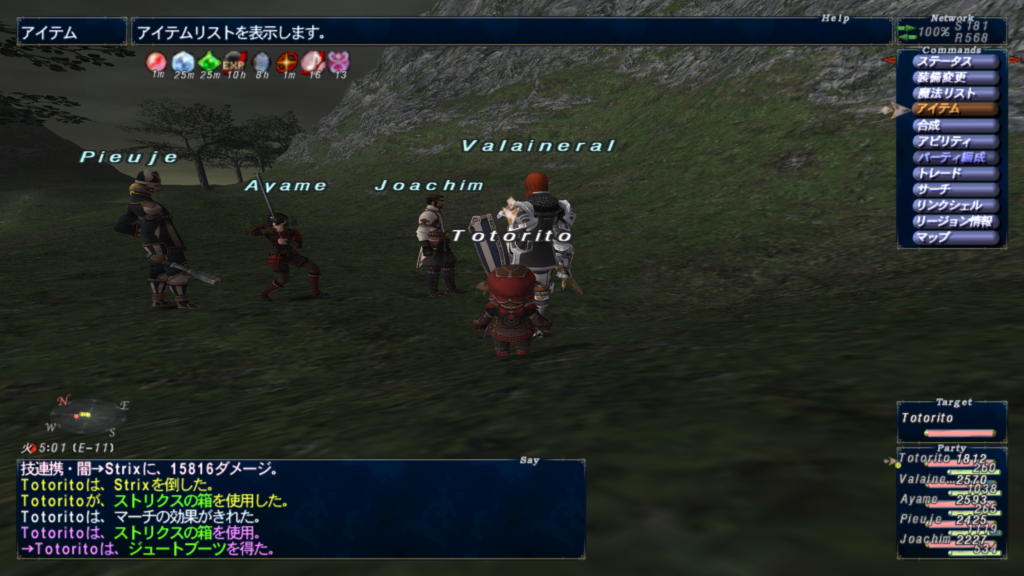
Task: Open the マップ map command
Action: point(954,237)
